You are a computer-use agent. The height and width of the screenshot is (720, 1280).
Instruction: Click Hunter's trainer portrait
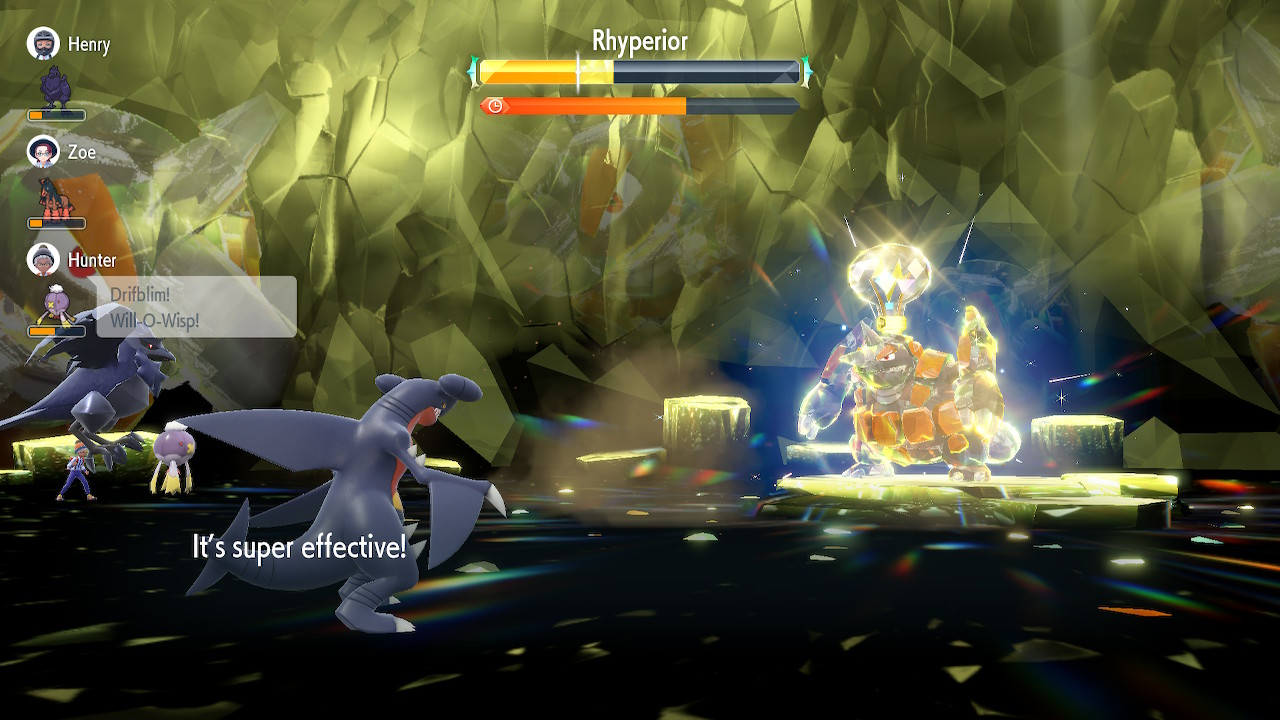point(43,260)
